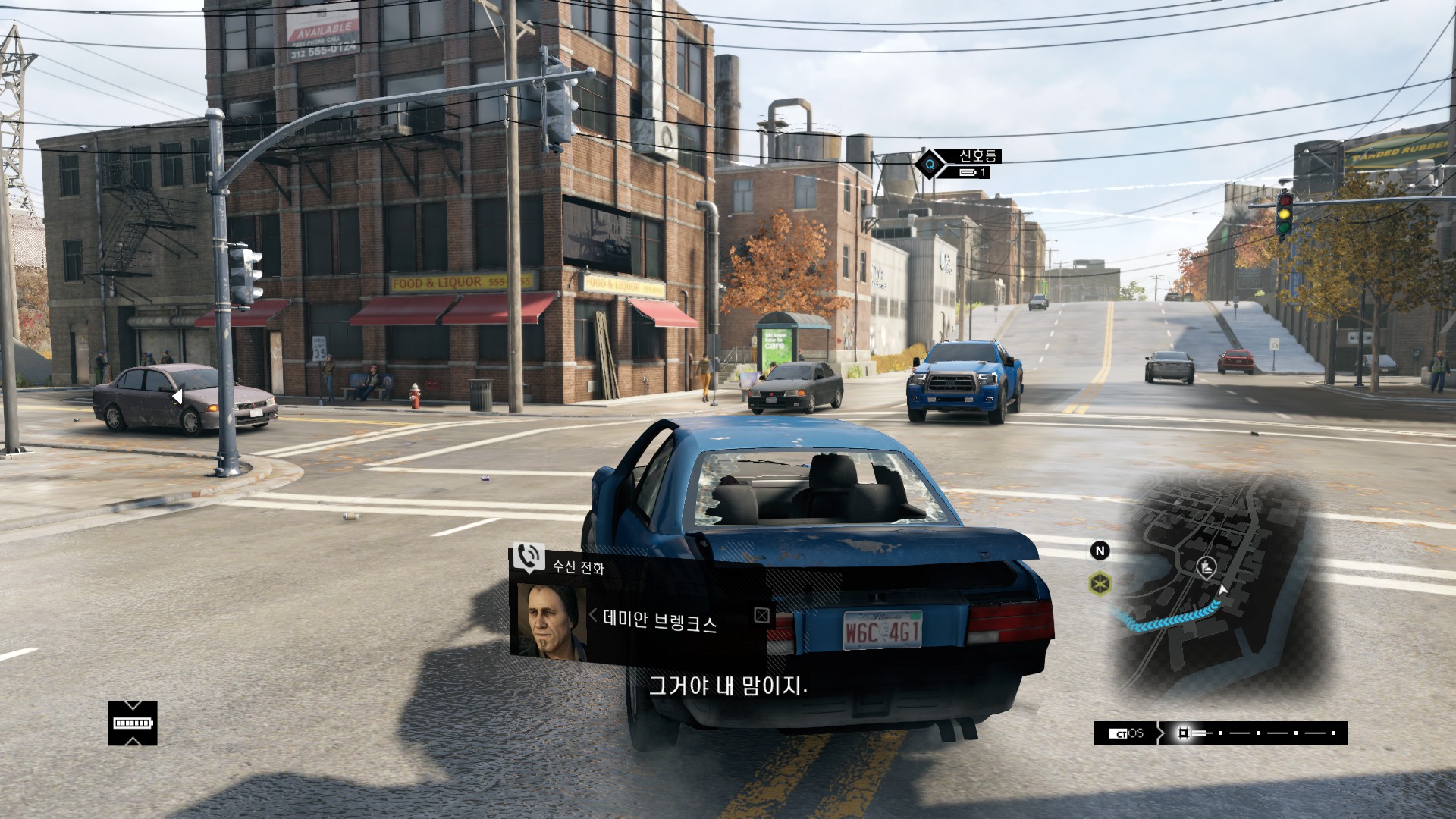Click the crossed square icon on call panel
The height and width of the screenshot is (819, 1456).
(x=761, y=615)
